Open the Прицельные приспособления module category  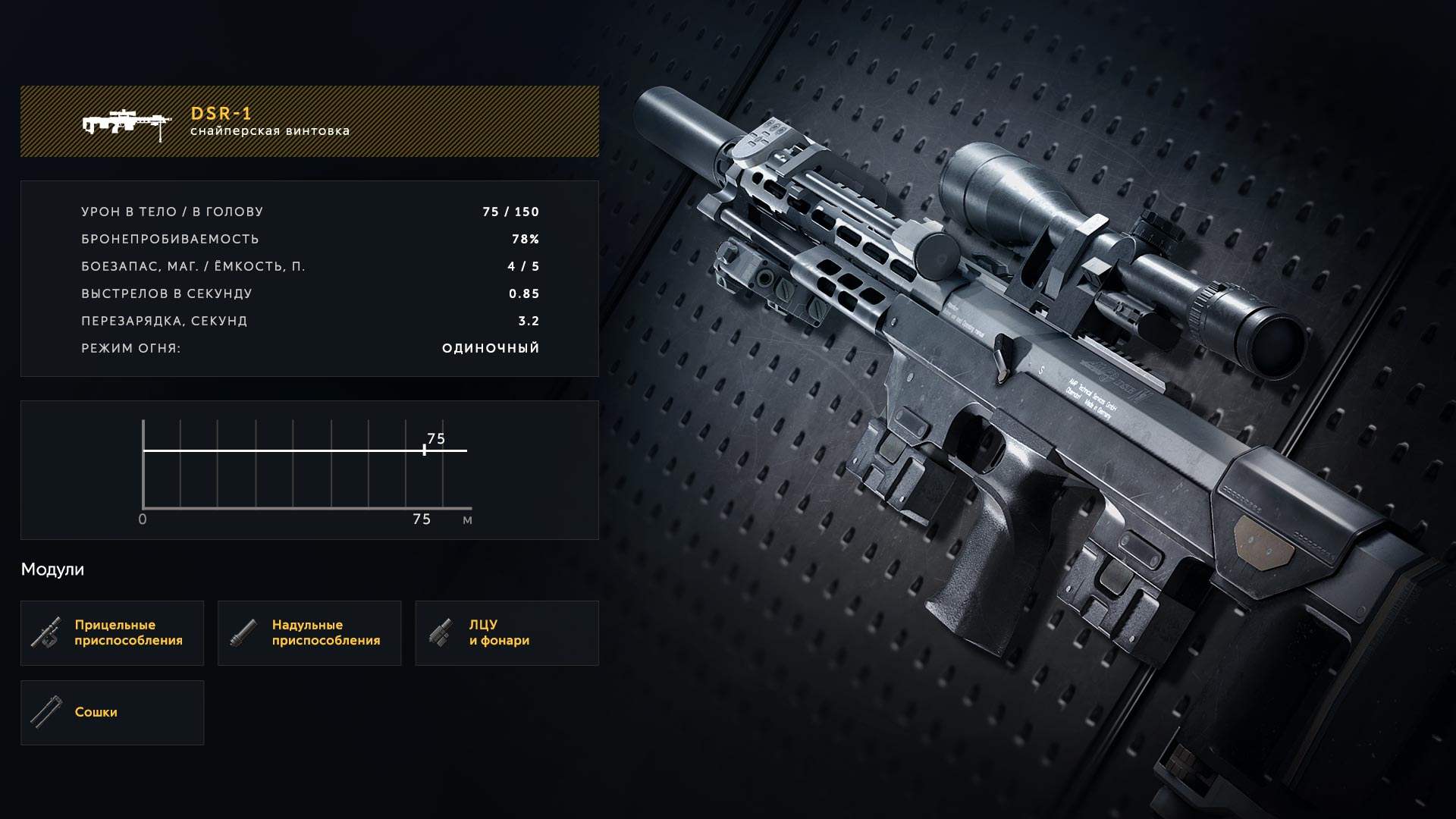tap(112, 633)
